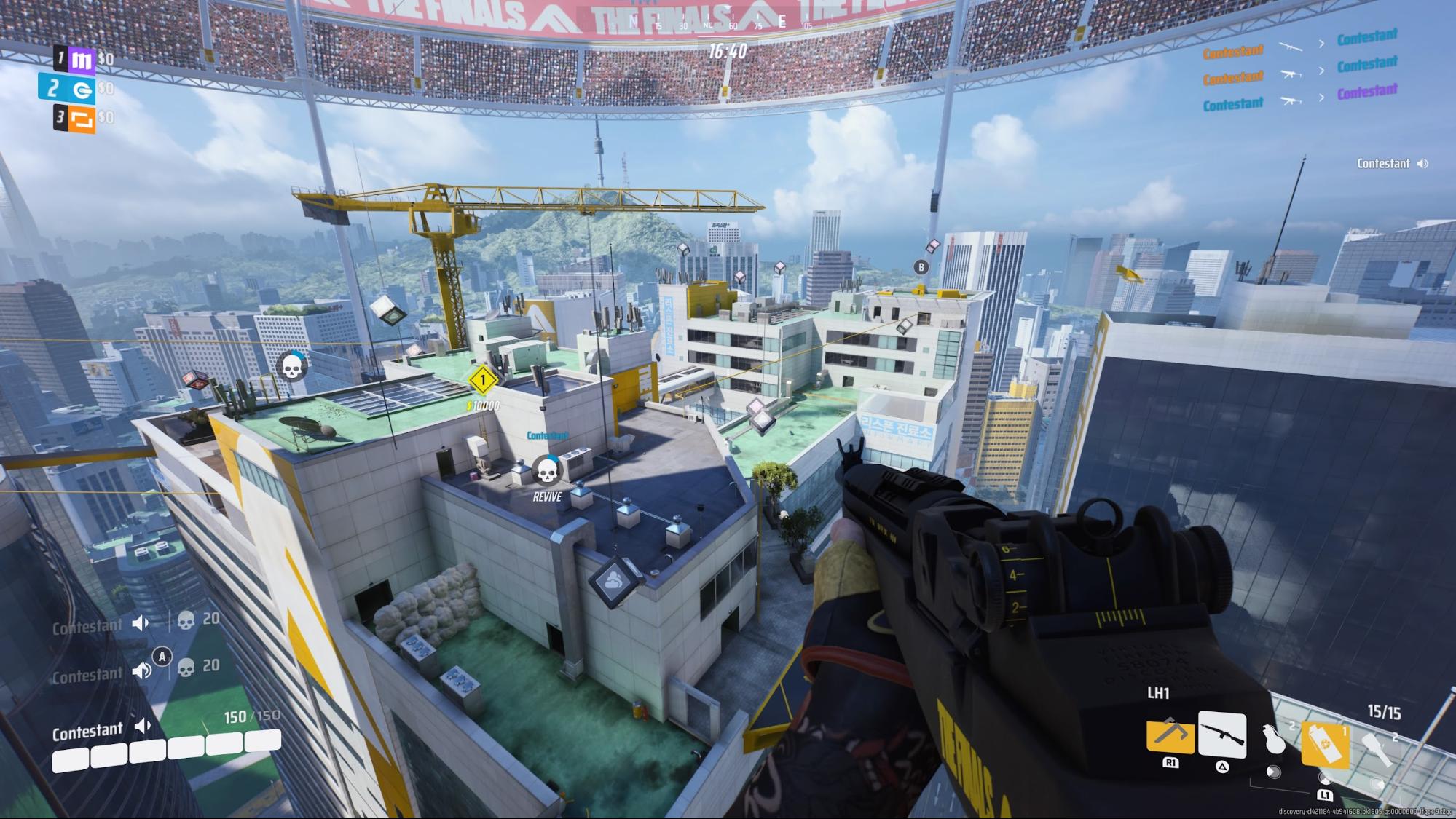Select the LH1 rifle weapon slot

pyautogui.click(x=1221, y=735)
